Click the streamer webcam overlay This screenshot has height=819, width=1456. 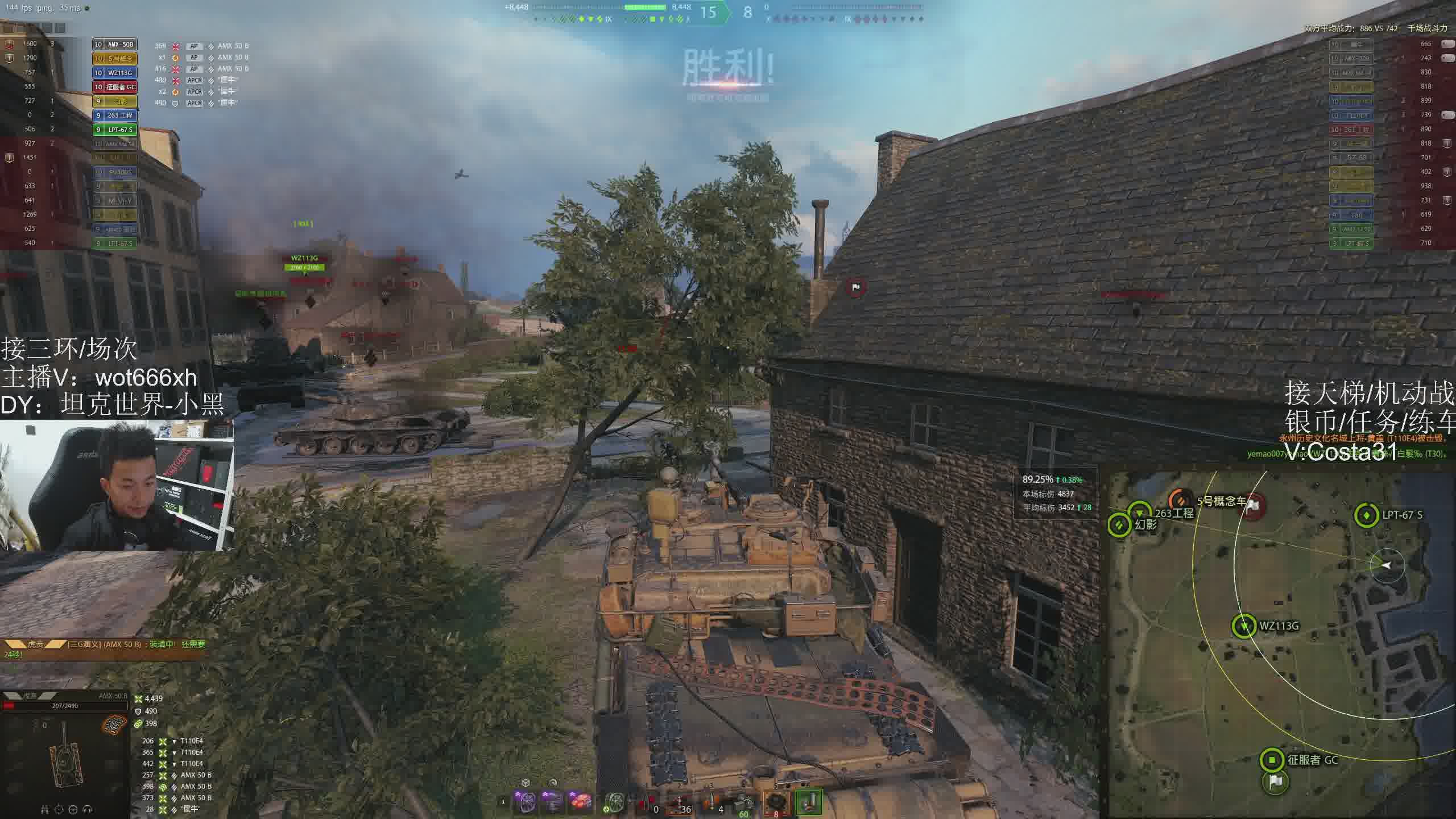point(117,485)
